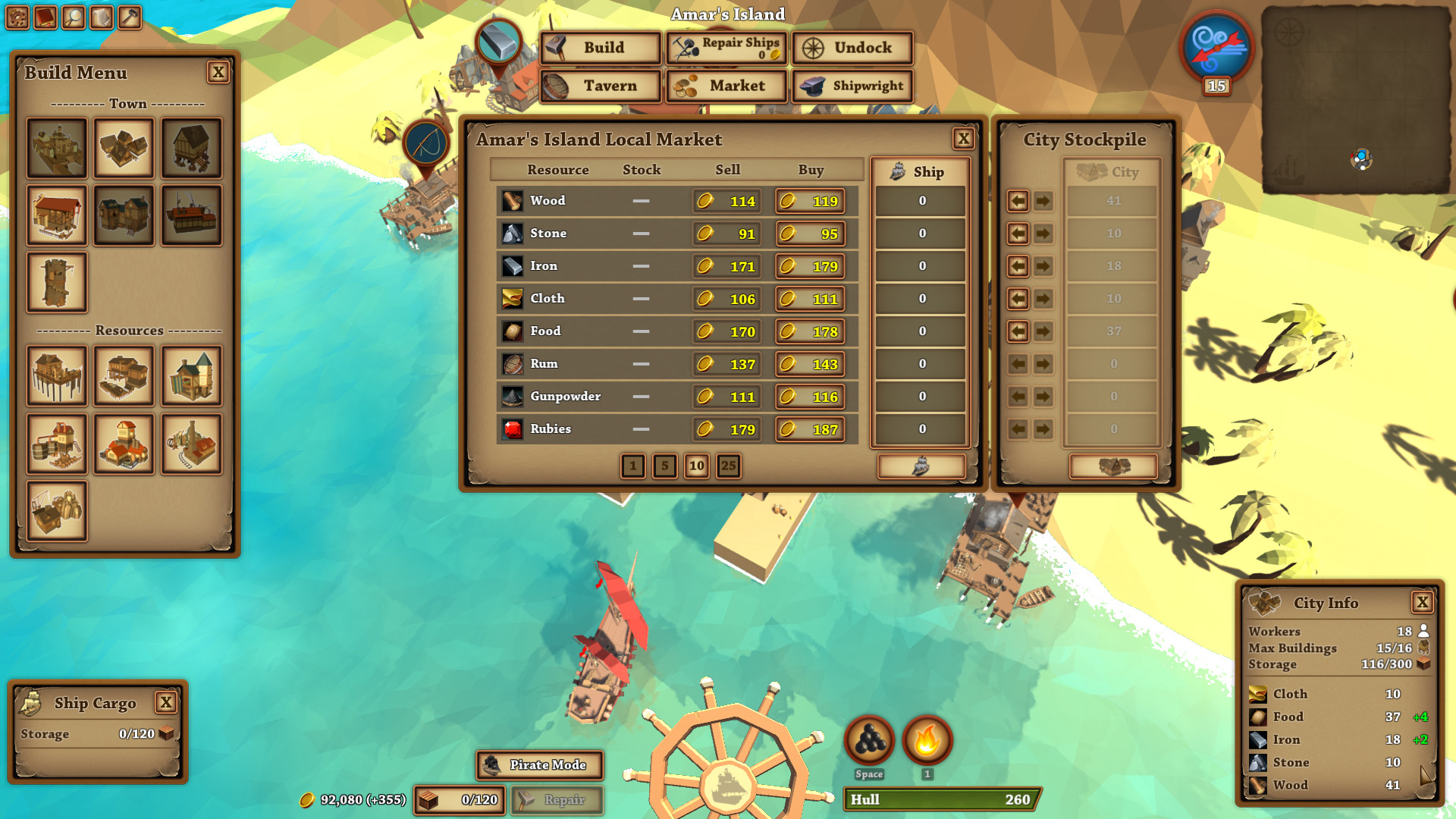1456x819 pixels.
Task: Select the 1 trade quantity option
Action: point(634,466)
